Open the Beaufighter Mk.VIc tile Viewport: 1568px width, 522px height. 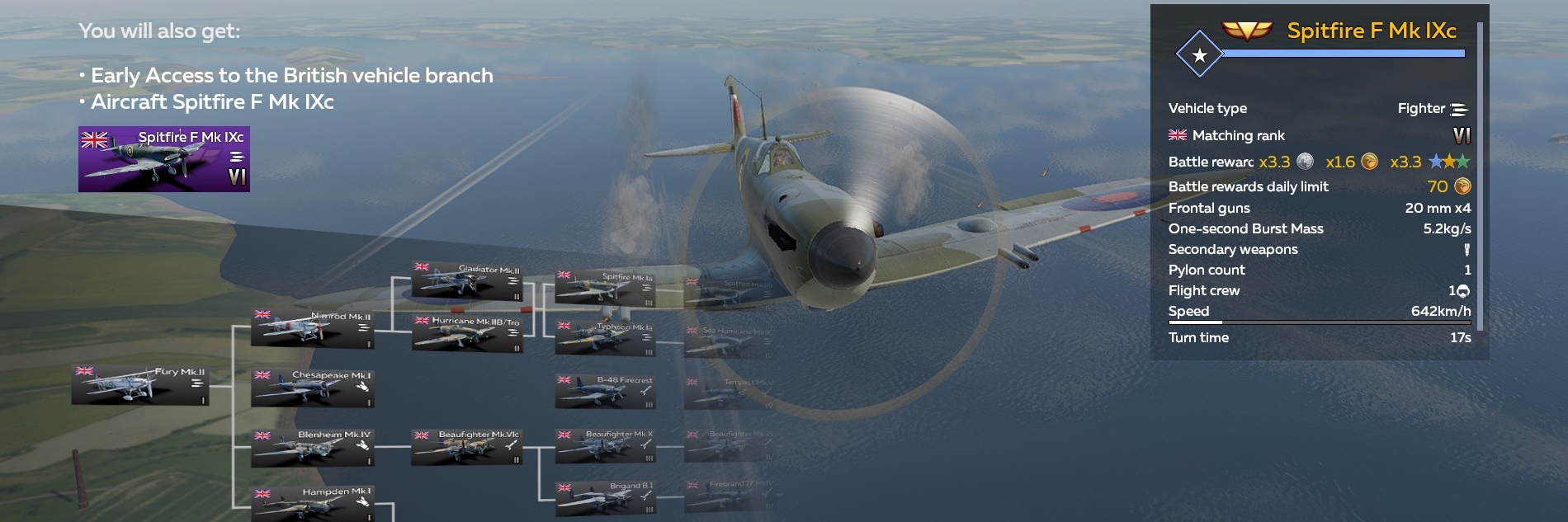pos(468,446)
